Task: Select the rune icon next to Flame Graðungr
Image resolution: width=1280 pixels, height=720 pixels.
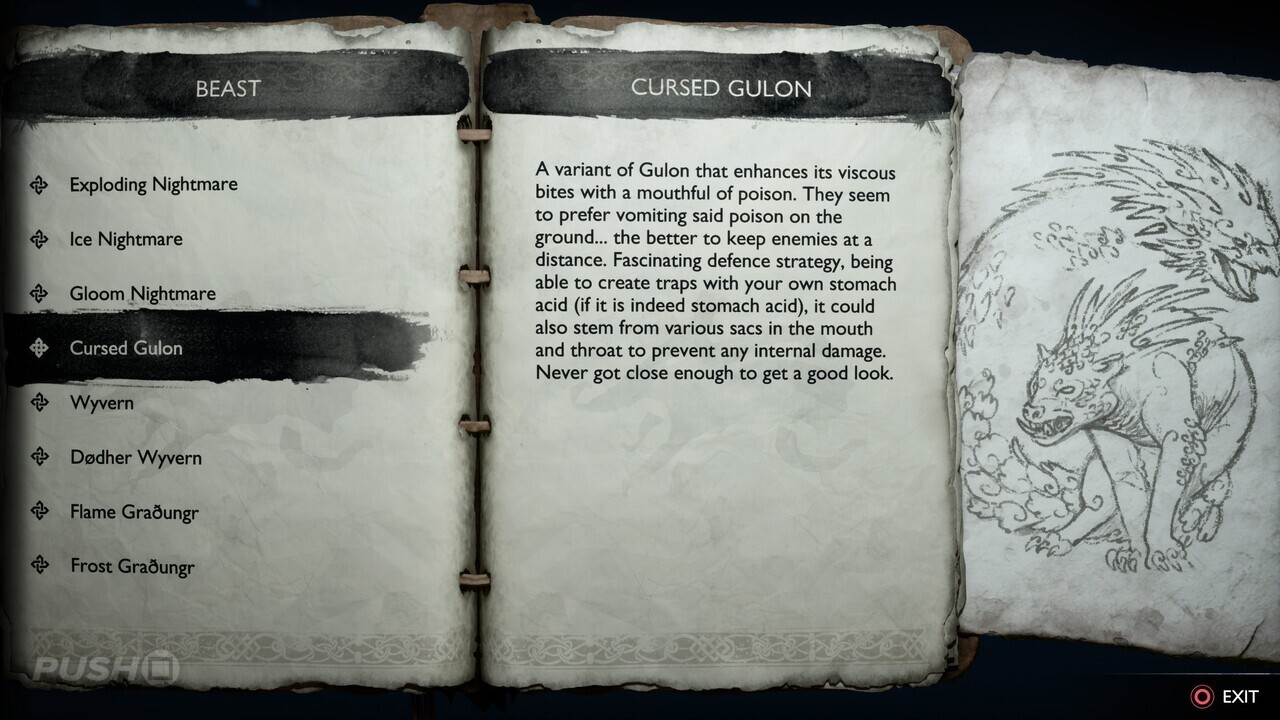Action: pyautogui.click(x=40, y=512)
